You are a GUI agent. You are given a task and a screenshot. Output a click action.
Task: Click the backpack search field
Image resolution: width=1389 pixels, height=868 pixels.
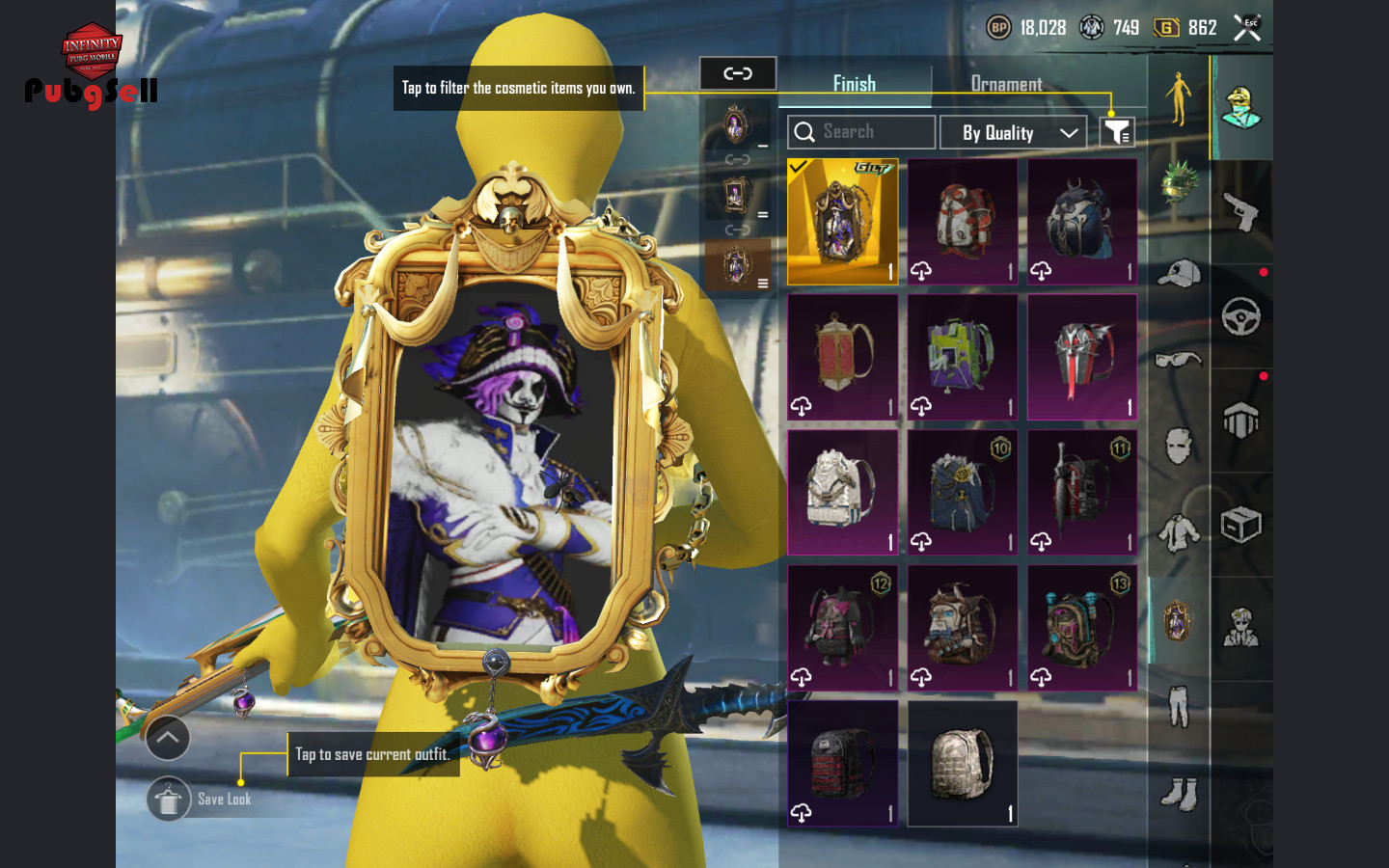tap(861, 132)
